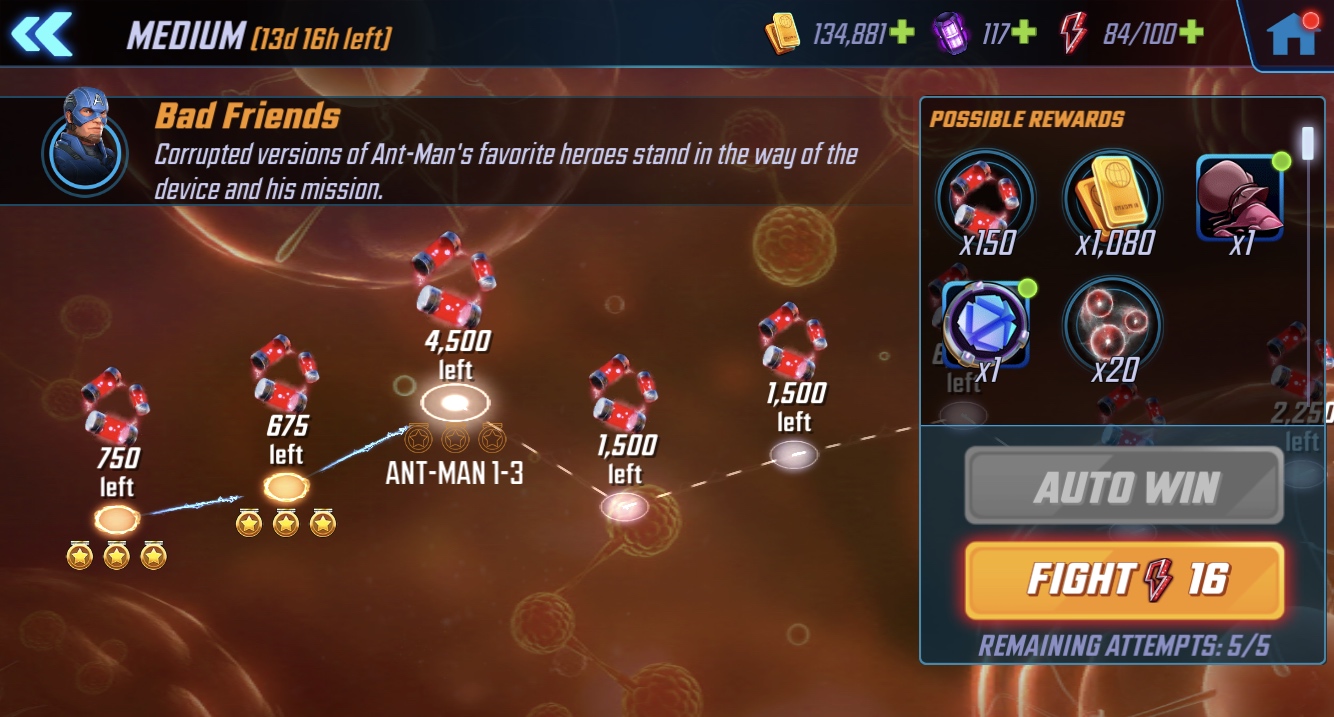Inspect the x20 red cells reward
1334x717 pixels.
(1112, 325)
